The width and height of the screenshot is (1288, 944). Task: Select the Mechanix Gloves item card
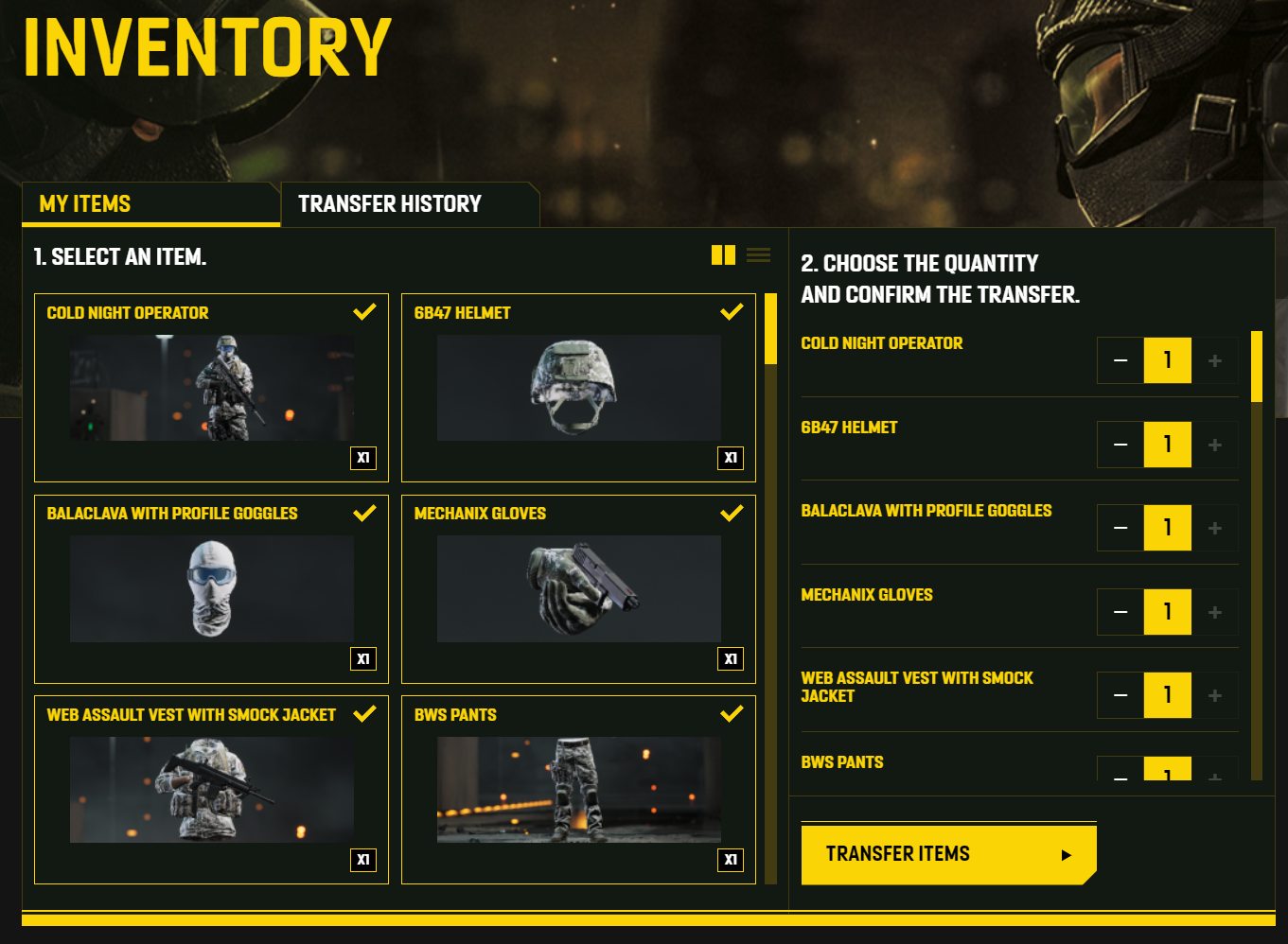coord(578,588)
